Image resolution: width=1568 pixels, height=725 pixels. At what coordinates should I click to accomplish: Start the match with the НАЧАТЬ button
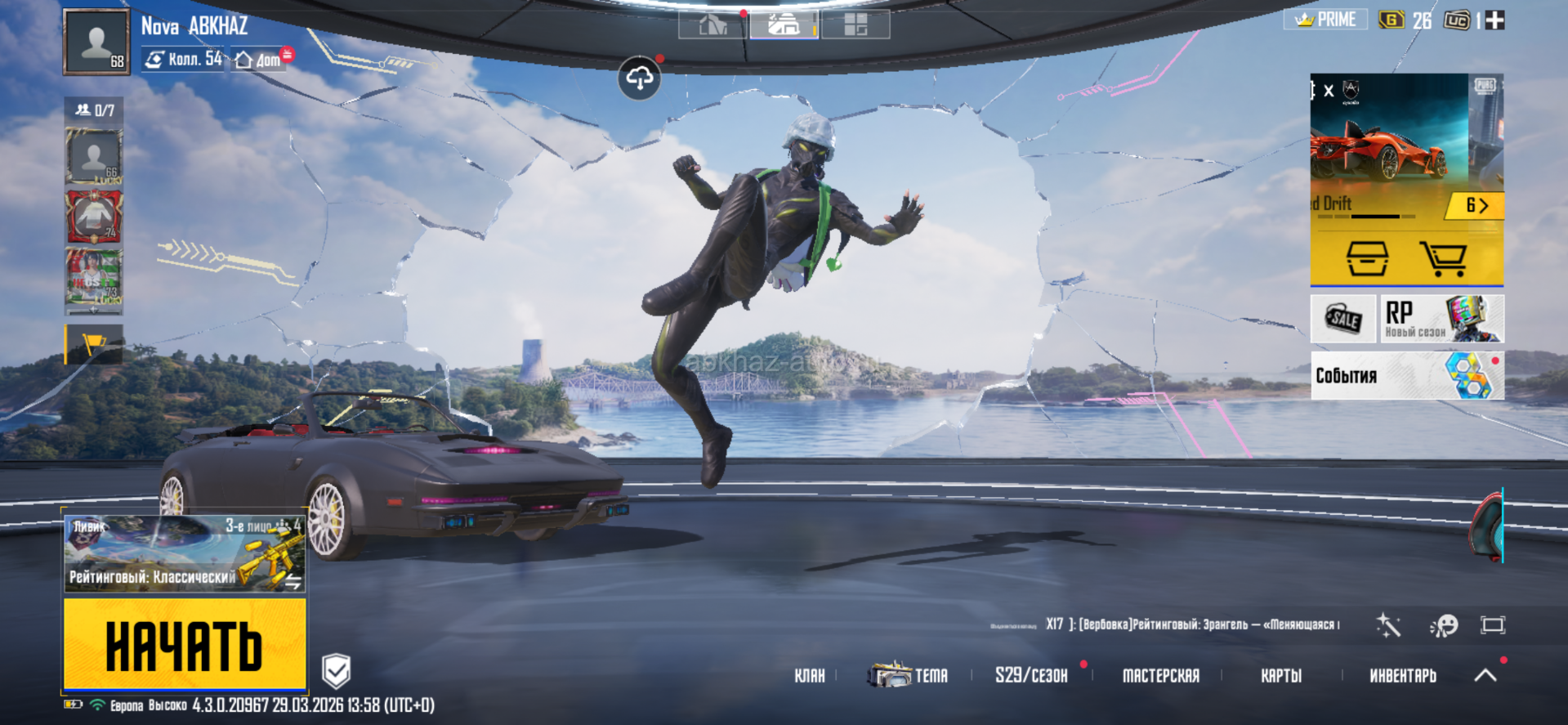click(x=185, y=643)
